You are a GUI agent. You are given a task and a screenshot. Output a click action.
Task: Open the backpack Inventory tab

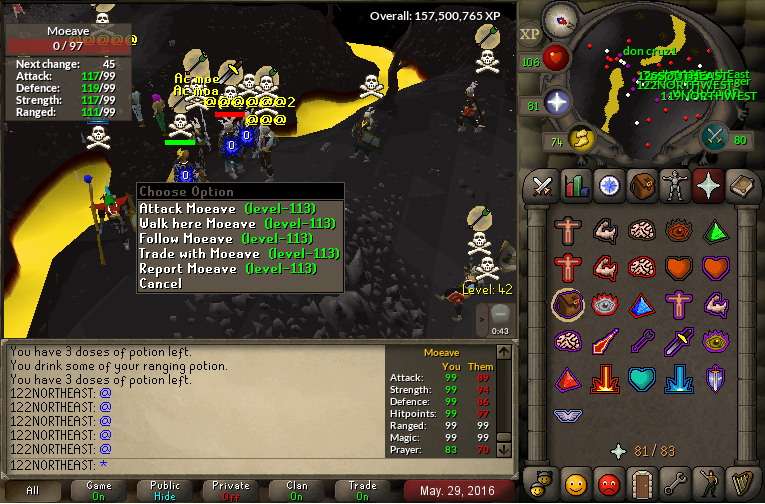[641, 185]
